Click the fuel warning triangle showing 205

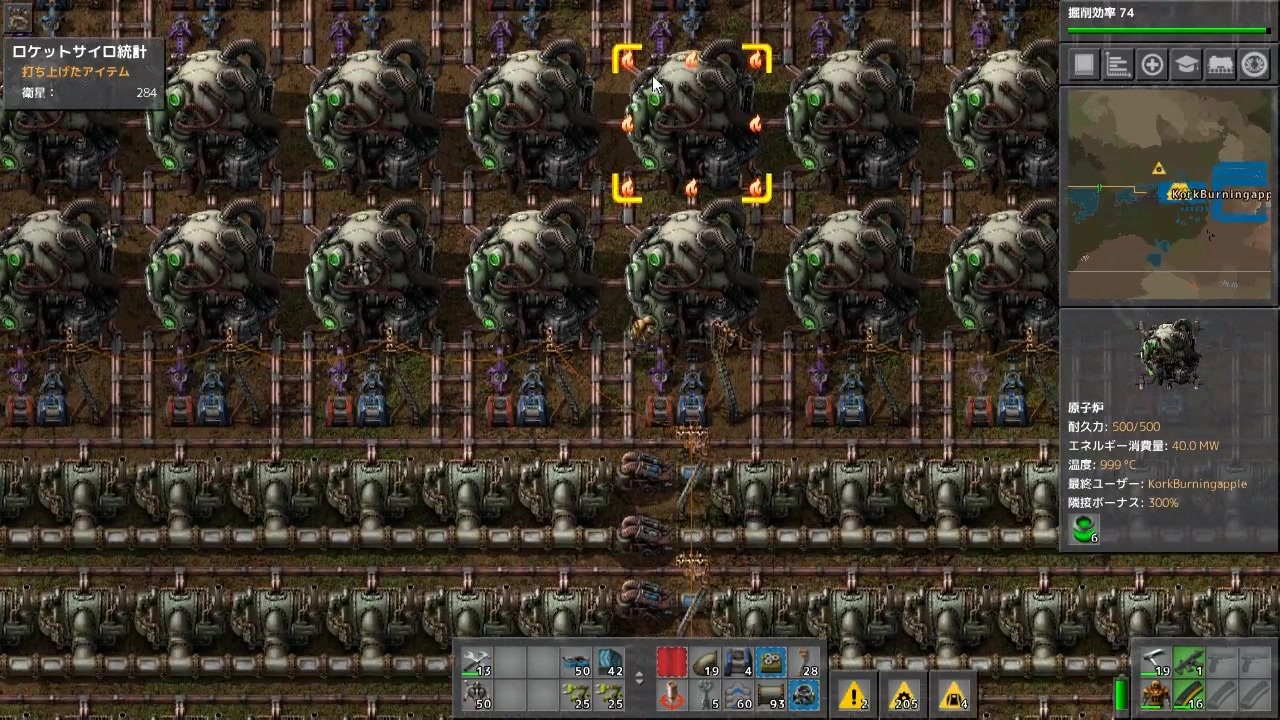tap(904, 696)
